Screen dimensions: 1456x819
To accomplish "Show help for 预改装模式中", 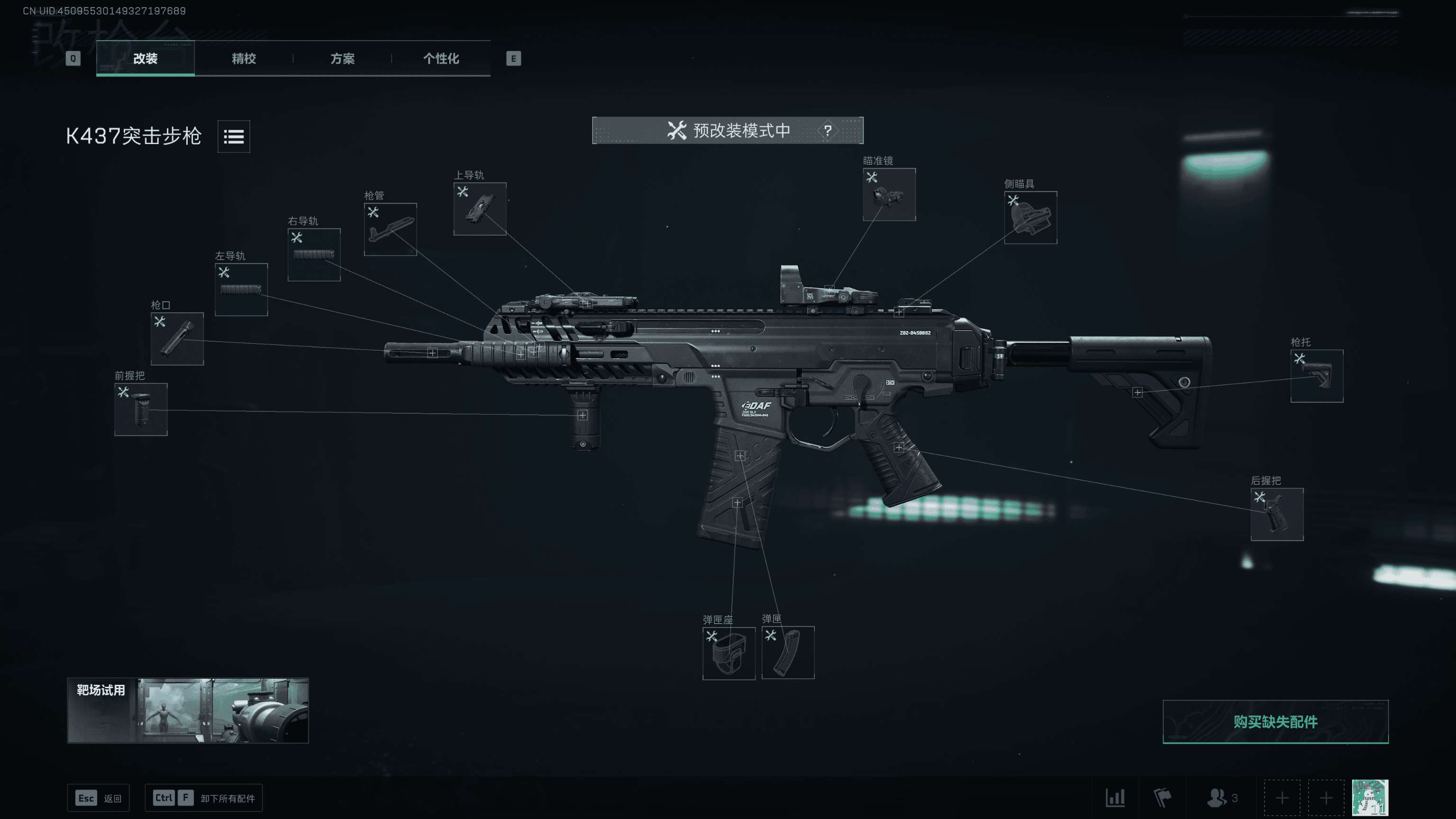I will (828, 130).
